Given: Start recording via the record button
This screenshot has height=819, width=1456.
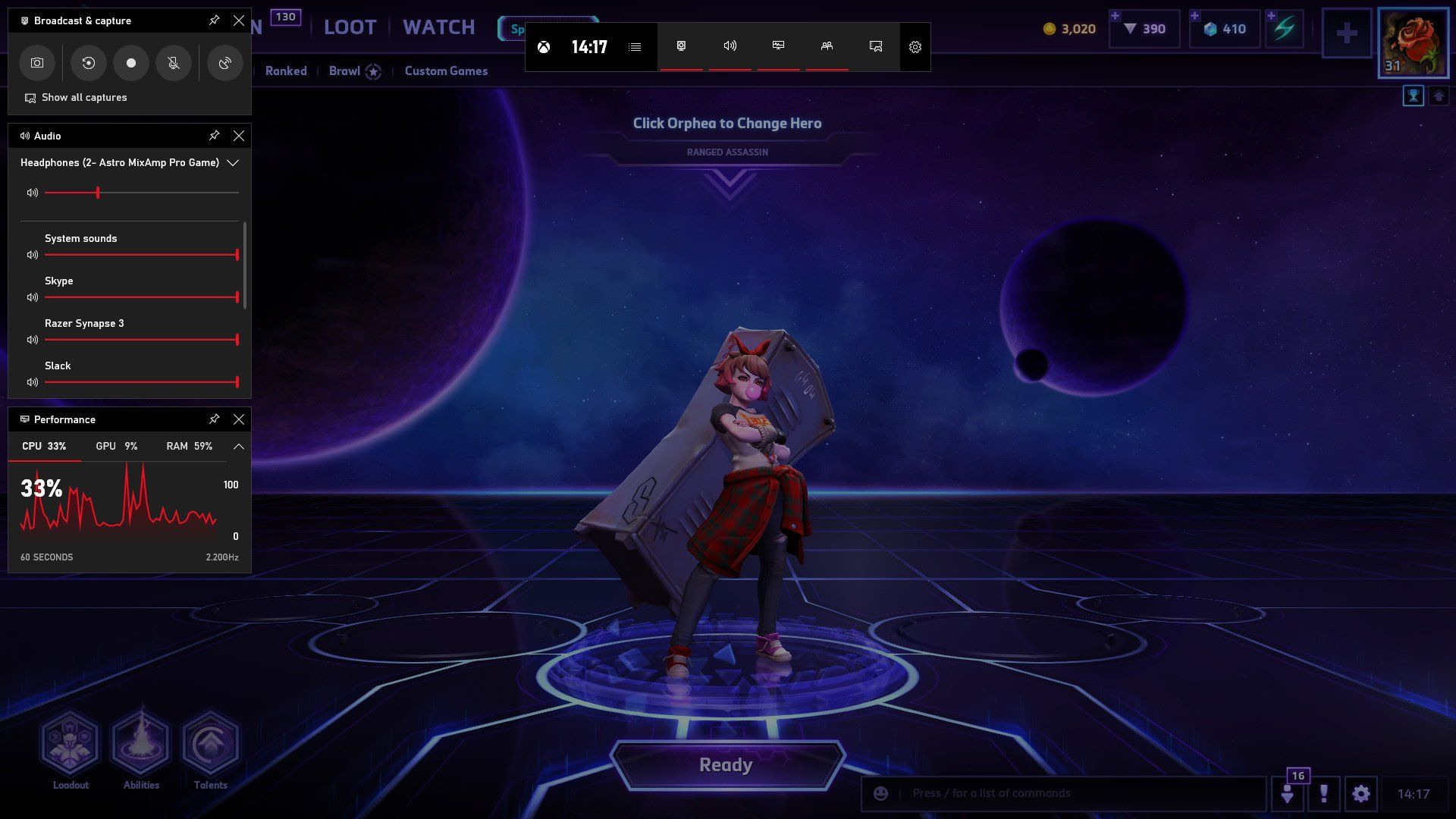Looking at the screenshot, I should coord(130,63).
